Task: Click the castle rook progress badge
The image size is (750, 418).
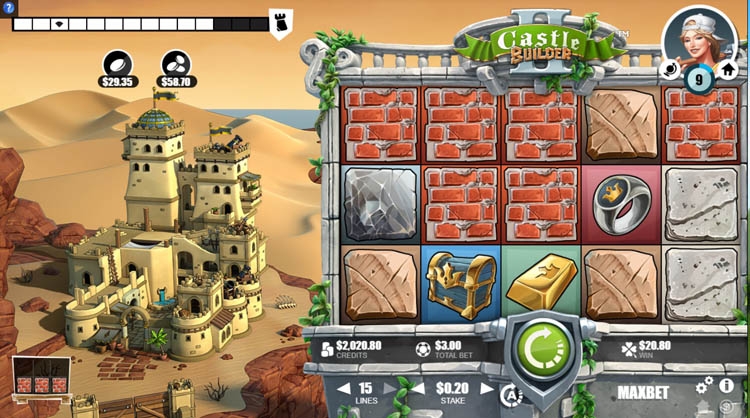Action: tap(280, 22)
